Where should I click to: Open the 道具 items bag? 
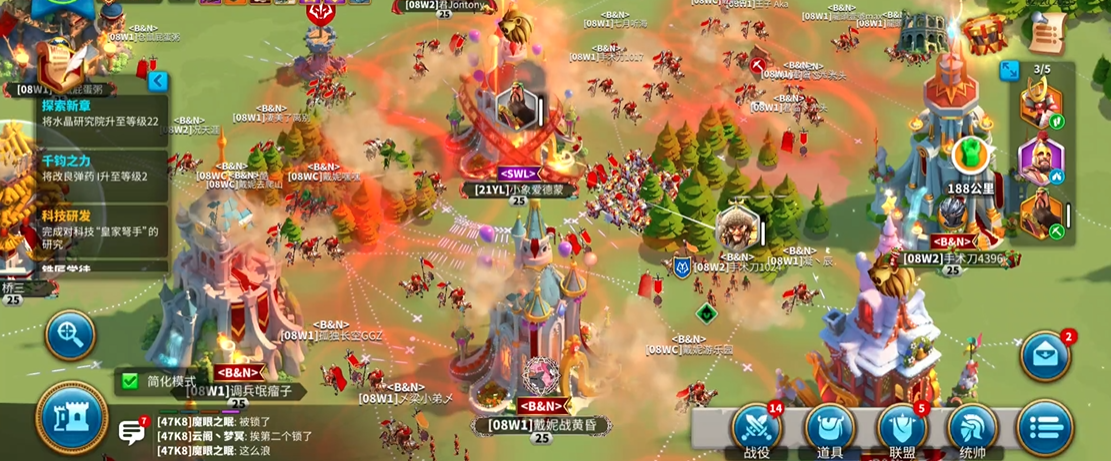tap(829, 427)
